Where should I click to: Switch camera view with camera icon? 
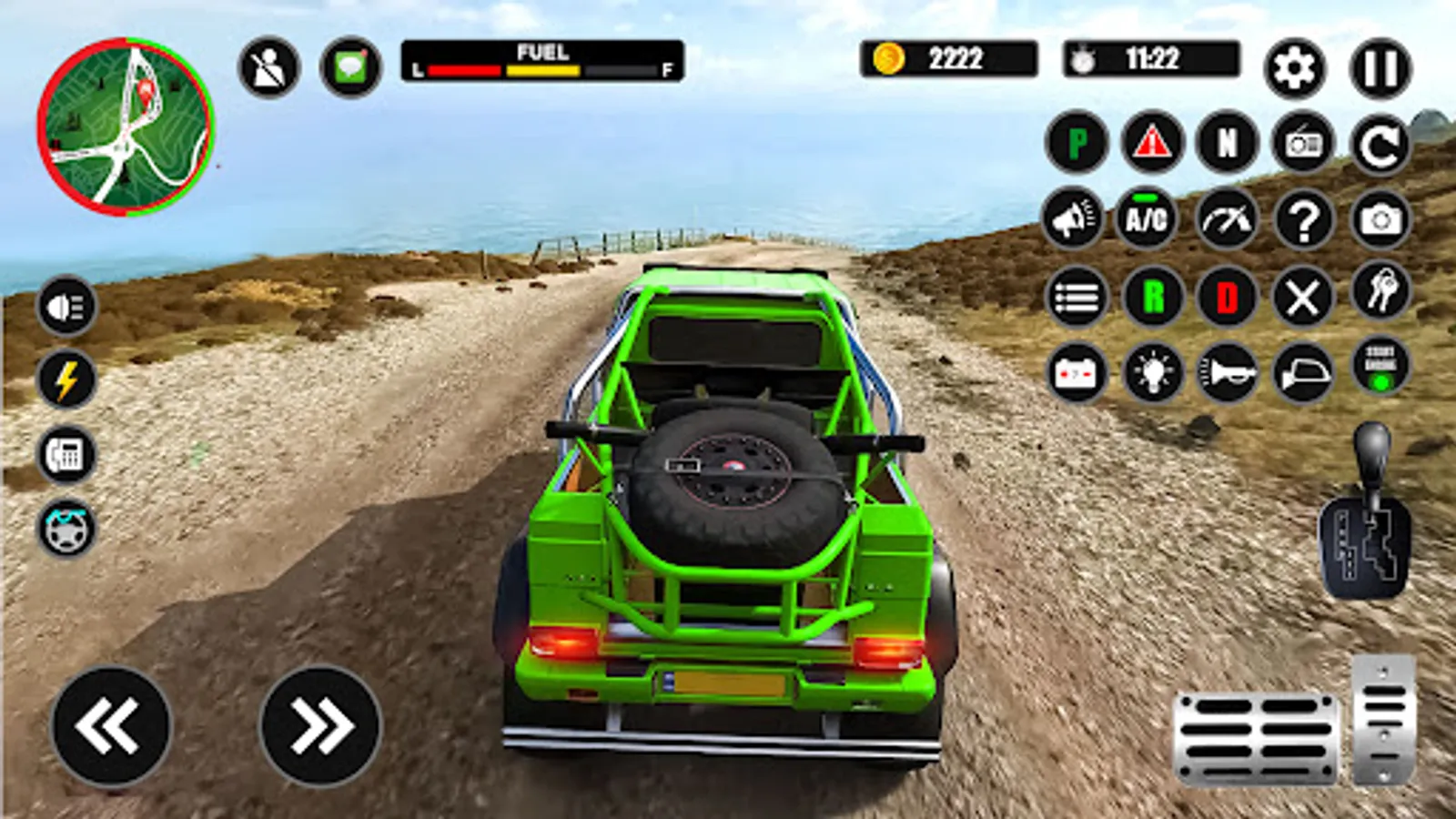point(1380,219)
